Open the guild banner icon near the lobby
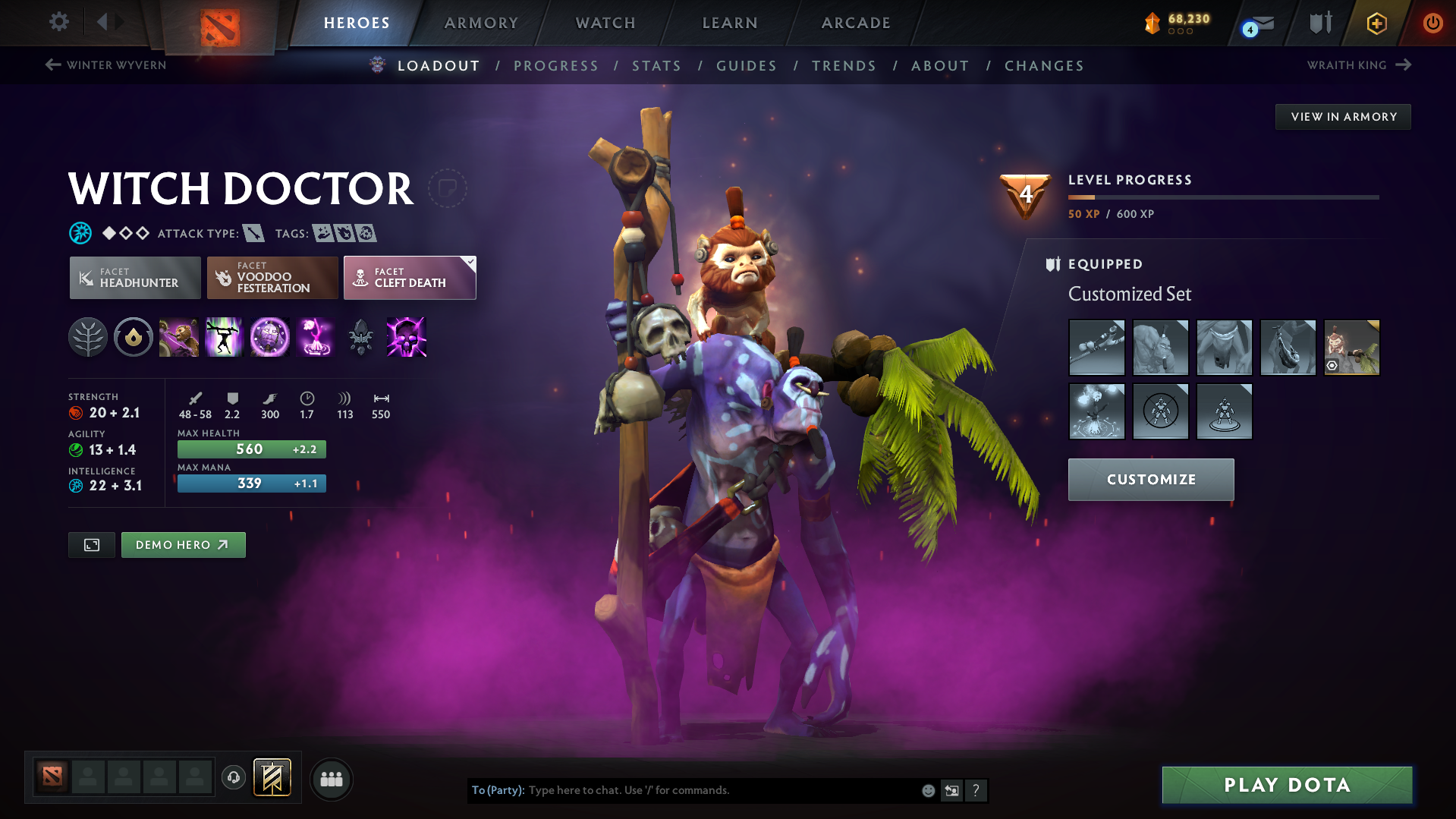 click(273, 778)
